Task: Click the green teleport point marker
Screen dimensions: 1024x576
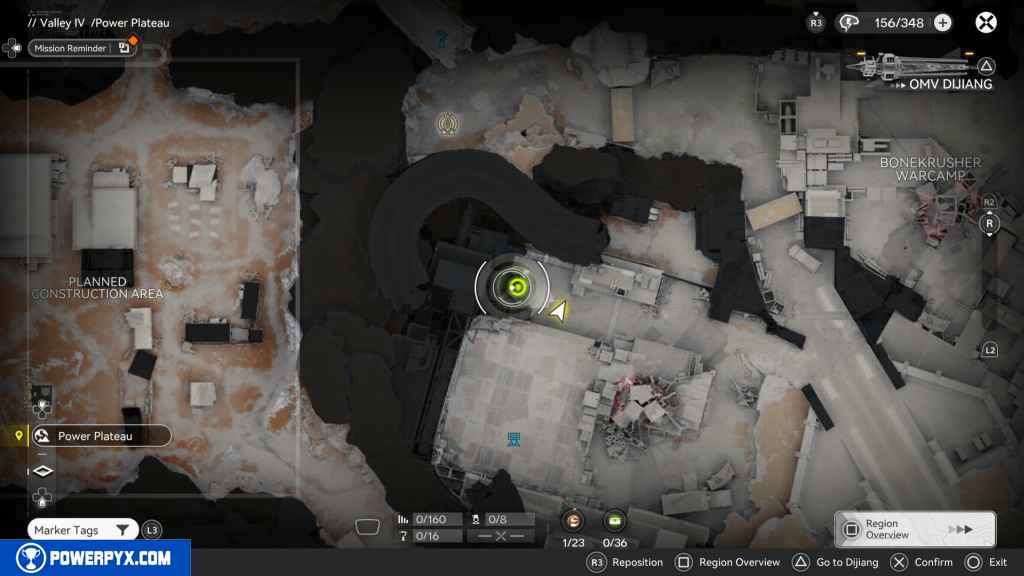Action: click(516, 289)
